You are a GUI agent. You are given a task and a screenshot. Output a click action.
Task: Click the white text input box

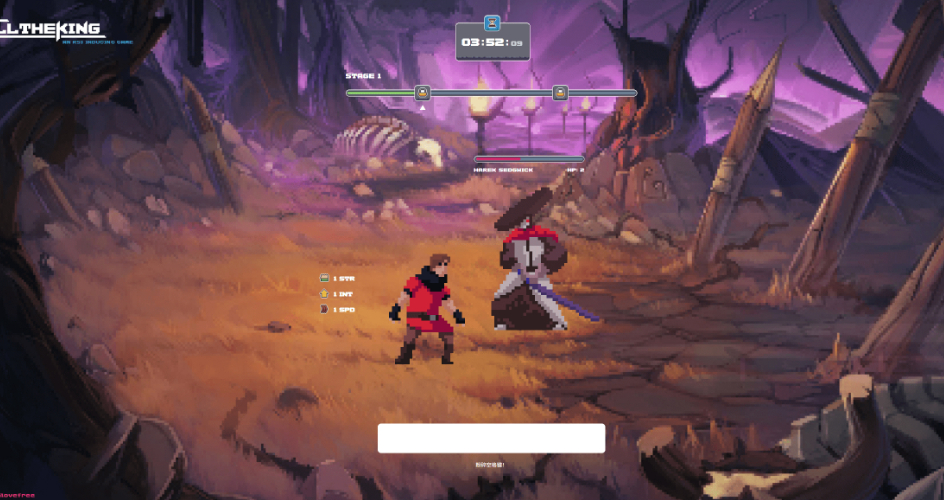pyautogui.click(x=491, y=438)
